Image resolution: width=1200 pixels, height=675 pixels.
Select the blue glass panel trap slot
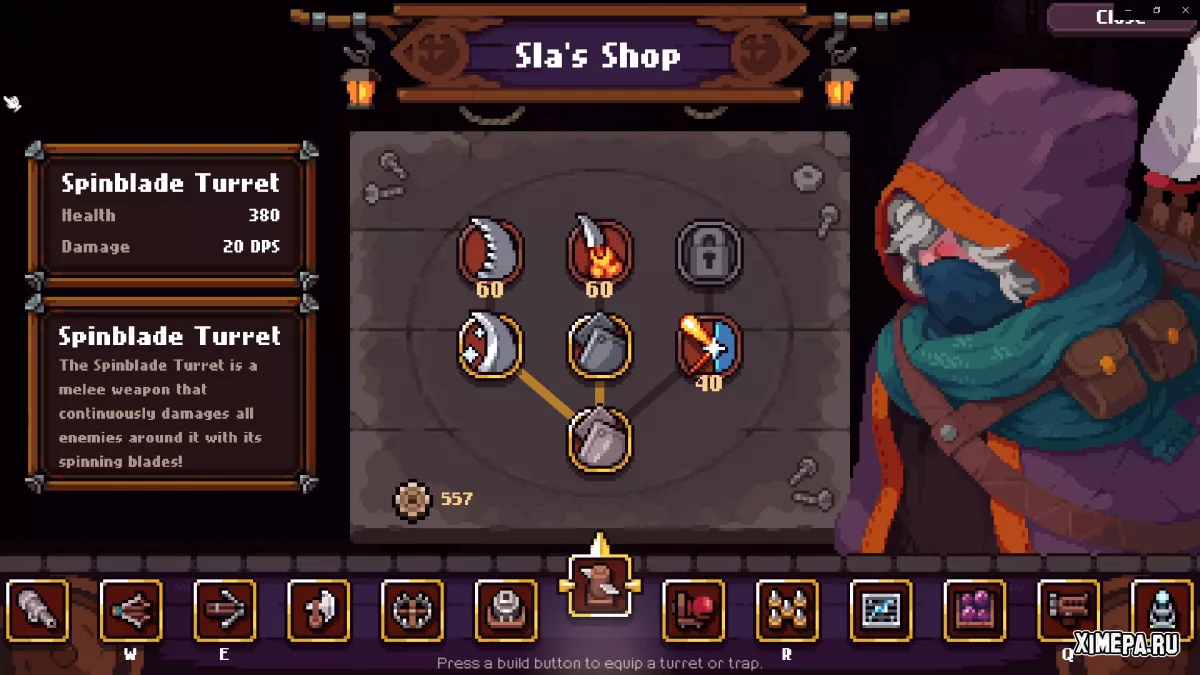881,610
